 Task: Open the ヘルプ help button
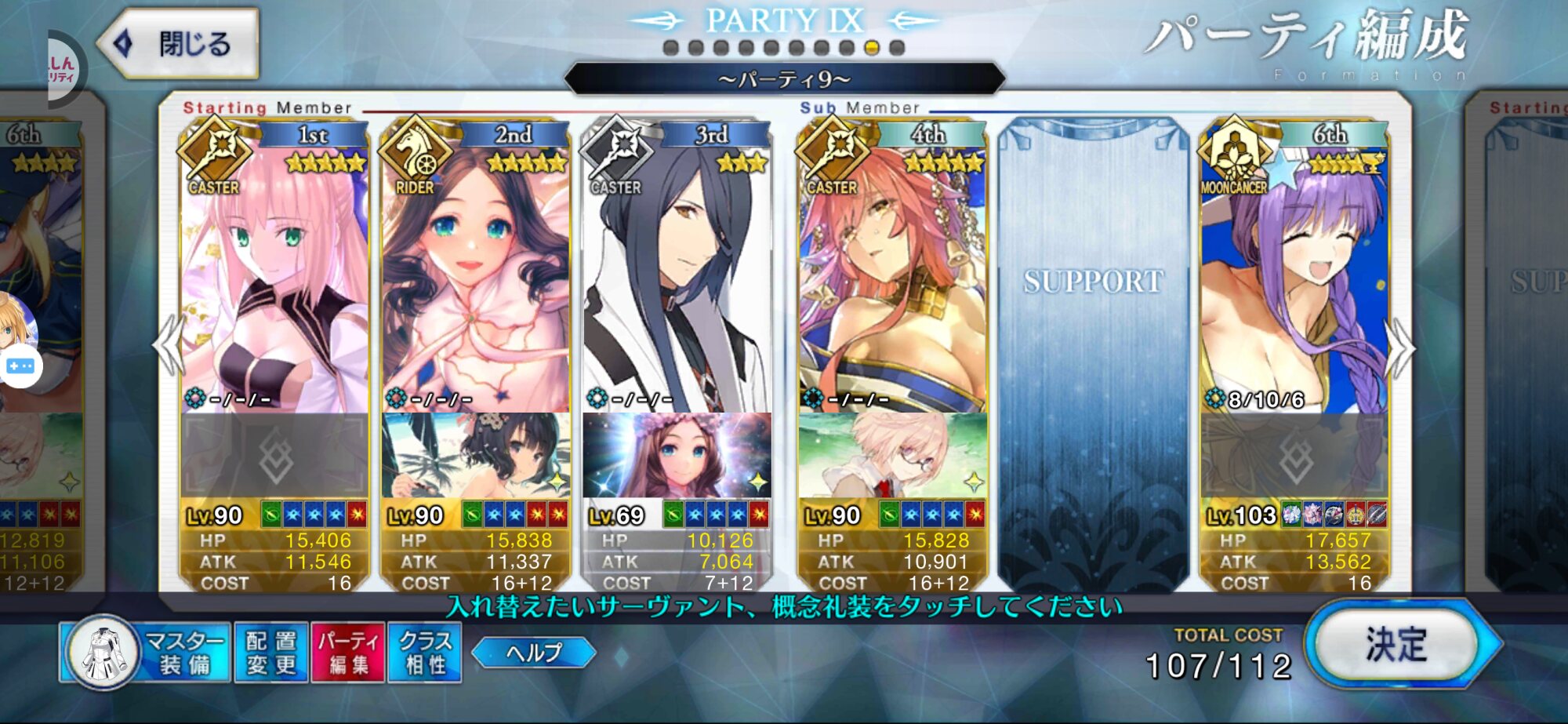(534, 653)
